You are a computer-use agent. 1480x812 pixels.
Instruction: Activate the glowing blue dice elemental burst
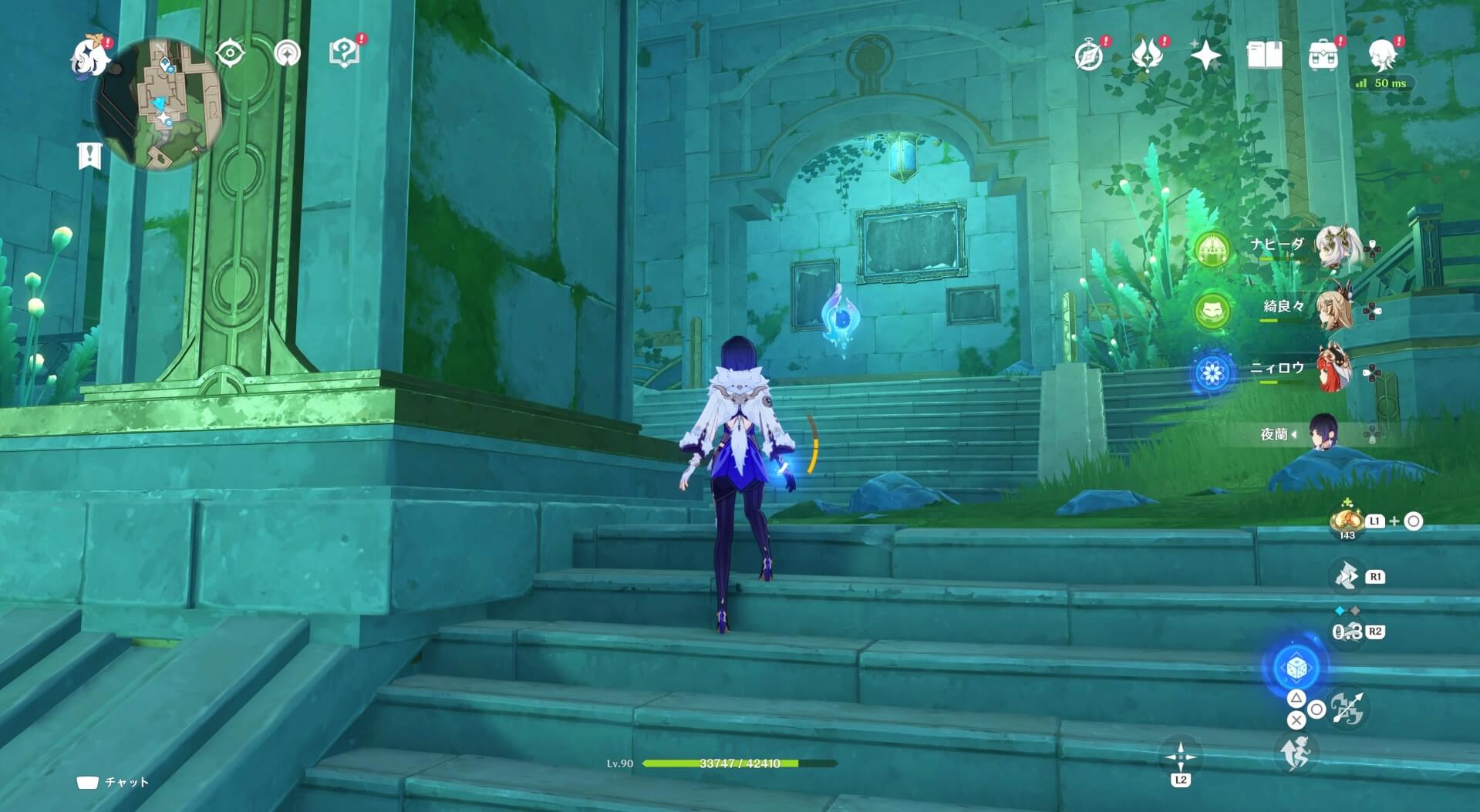coord(1296,668)
